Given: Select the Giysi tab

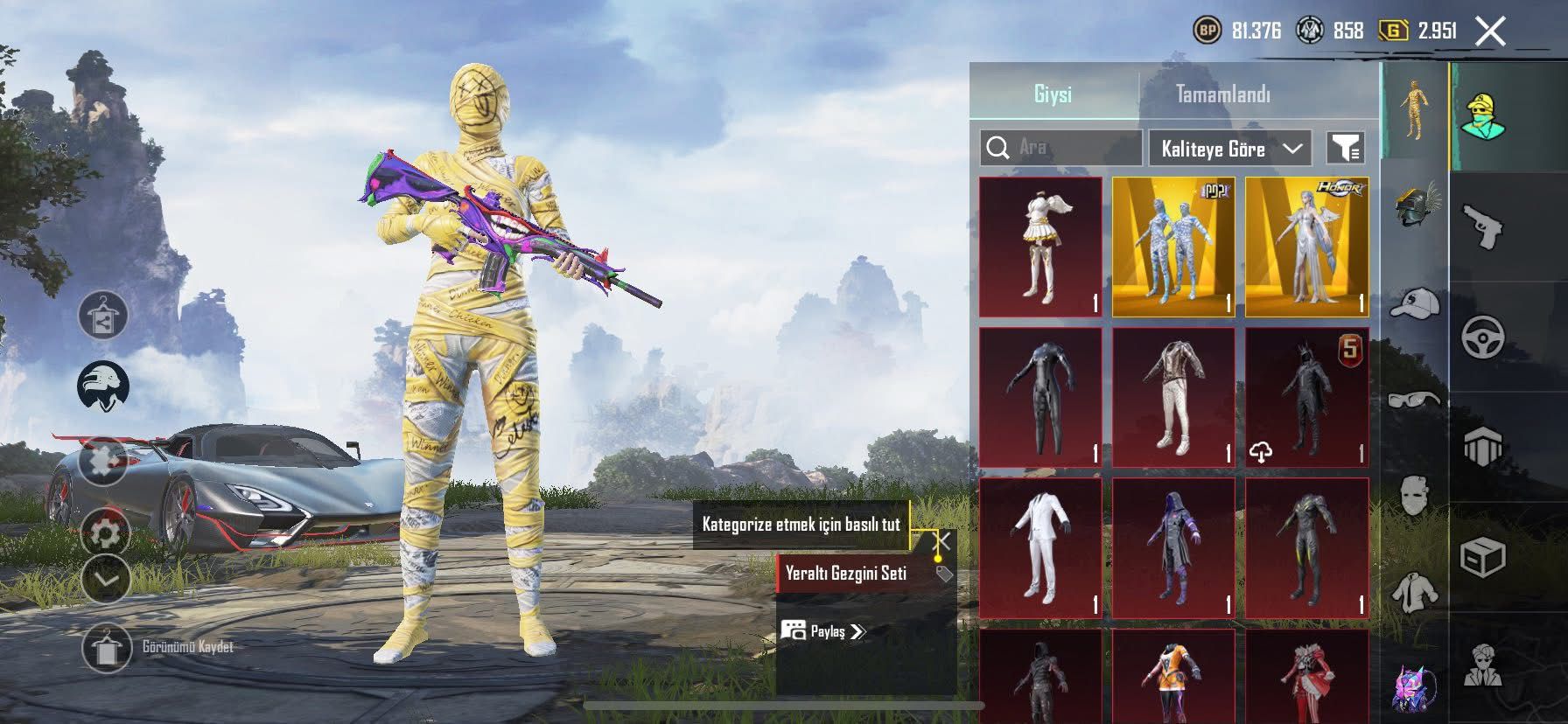Looking at the screenshot, I should 1053,94.
